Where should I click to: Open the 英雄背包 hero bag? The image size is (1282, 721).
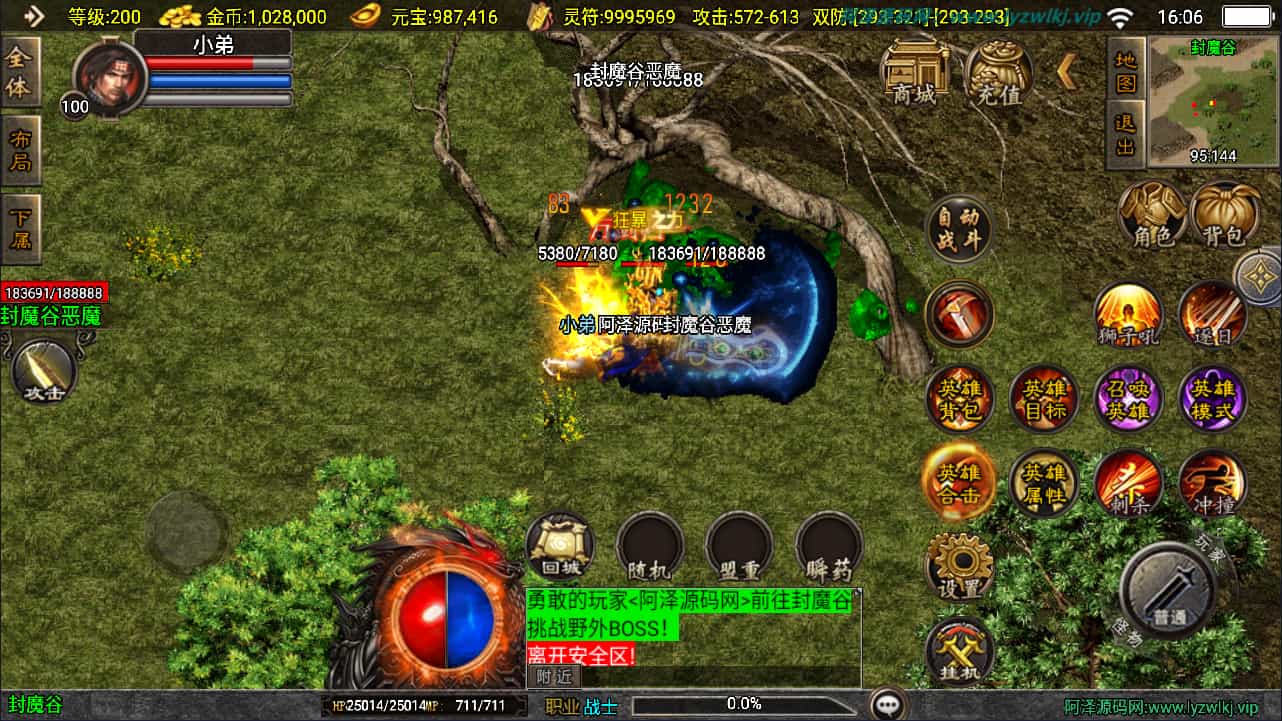(x=959, y=400)
